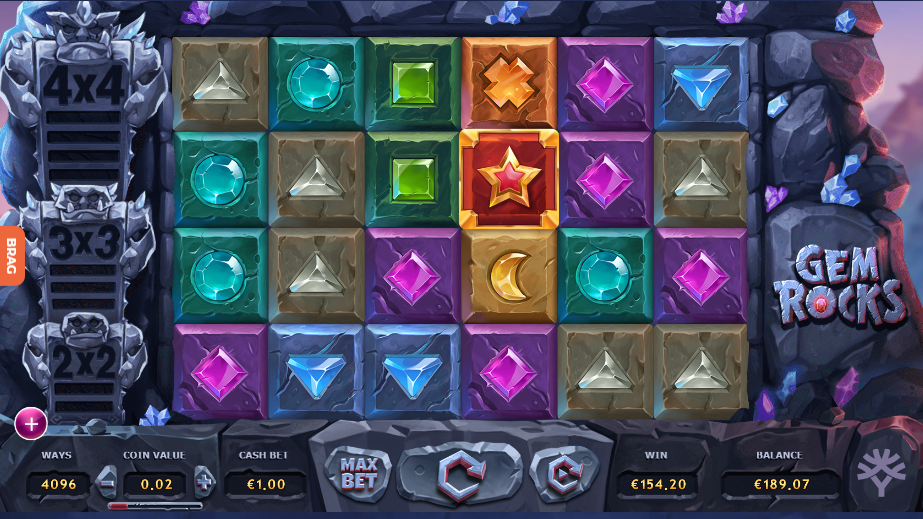The width and height of the screenshot is (923, 519).
Task: Open the orange BRAG side tab
Action: [12, 255]
